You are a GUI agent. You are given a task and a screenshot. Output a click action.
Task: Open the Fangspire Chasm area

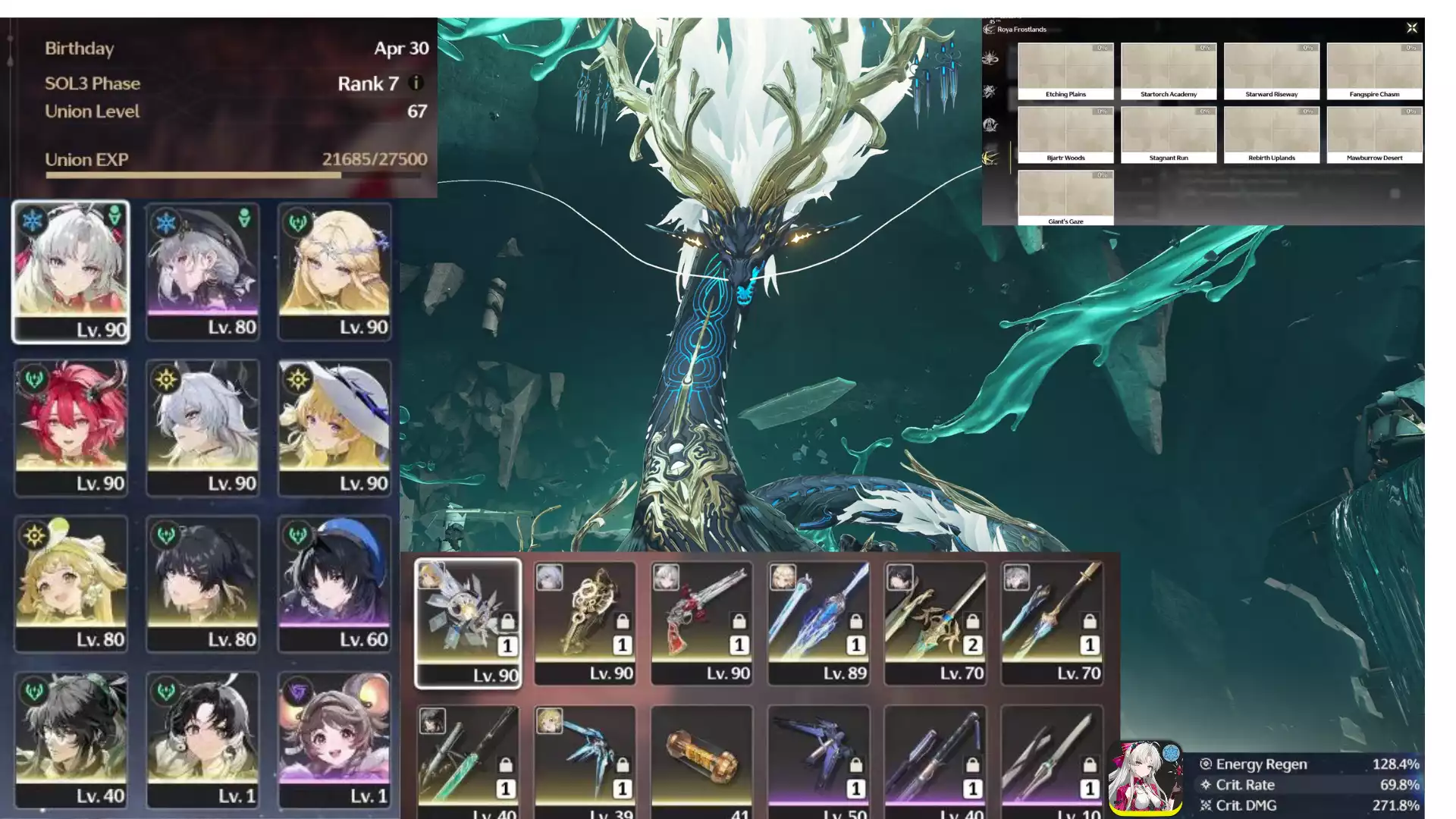[x=1374, y=71]
